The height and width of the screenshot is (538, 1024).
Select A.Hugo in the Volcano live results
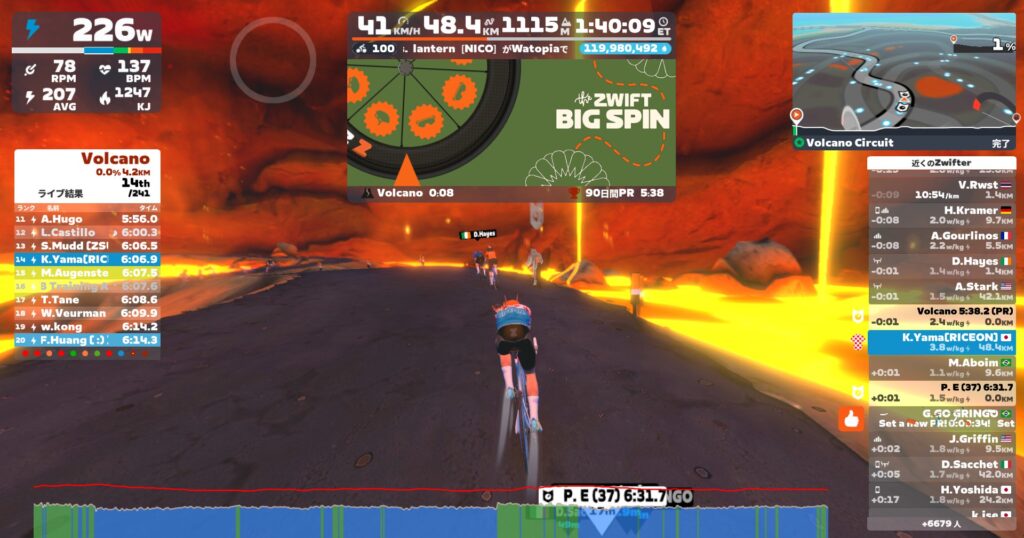[x=86, y=218]
